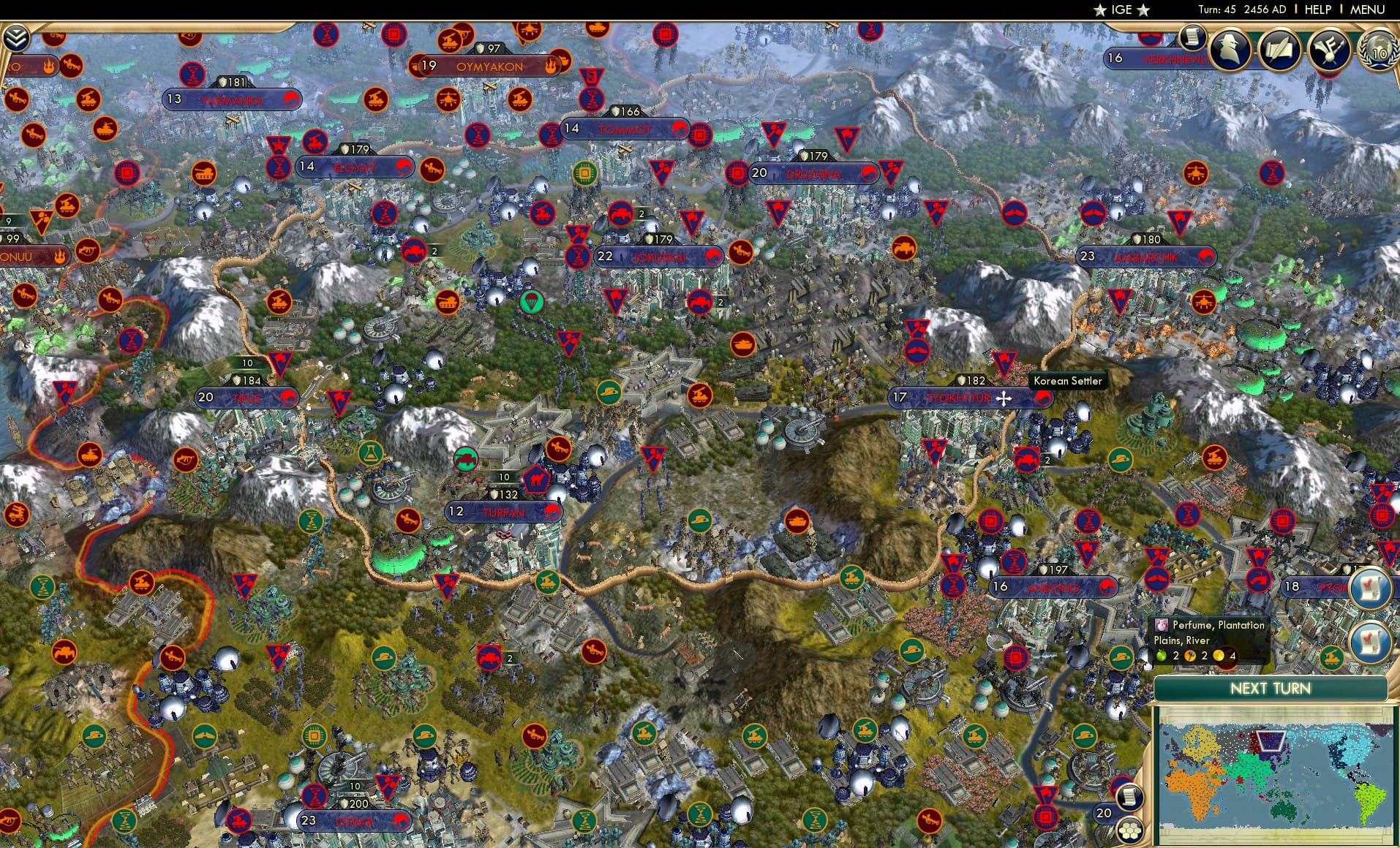
Task: Click the Perfume resource icon in the tooltip
Action: click(1160, 626)
